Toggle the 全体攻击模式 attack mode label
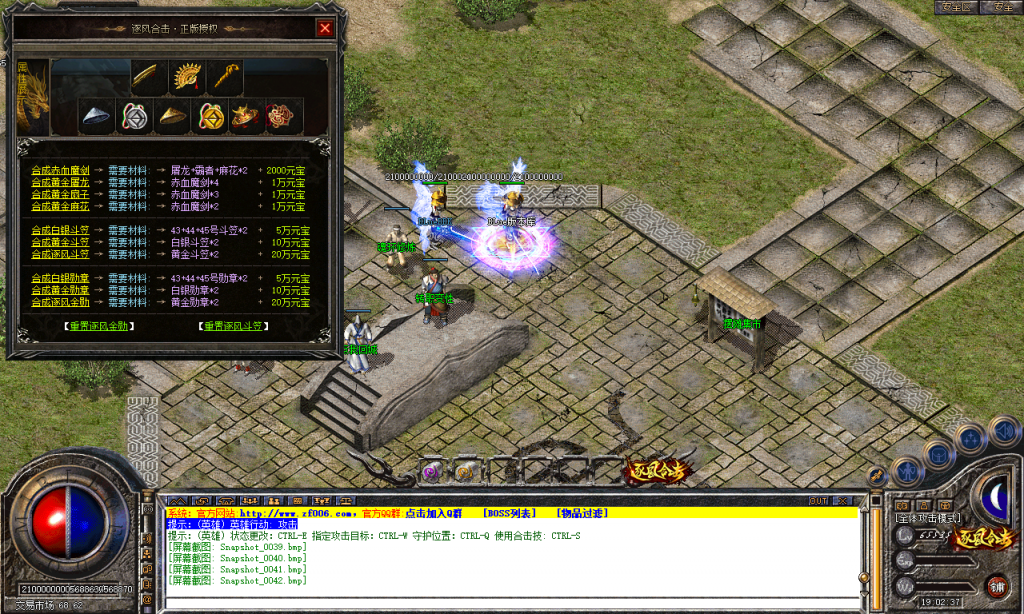 click(x=928, y=518)
